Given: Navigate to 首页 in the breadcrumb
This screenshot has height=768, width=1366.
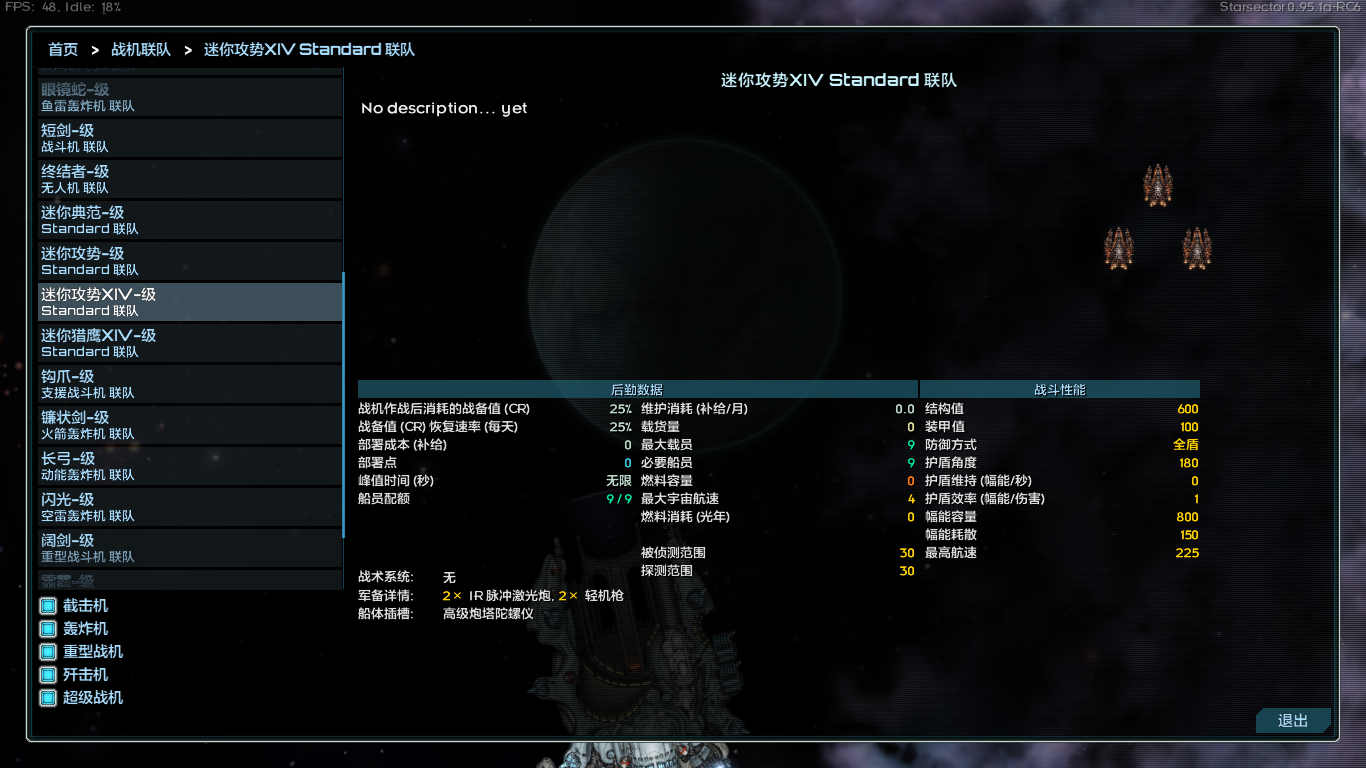Looking at the screenshot, I should point(62,49).
